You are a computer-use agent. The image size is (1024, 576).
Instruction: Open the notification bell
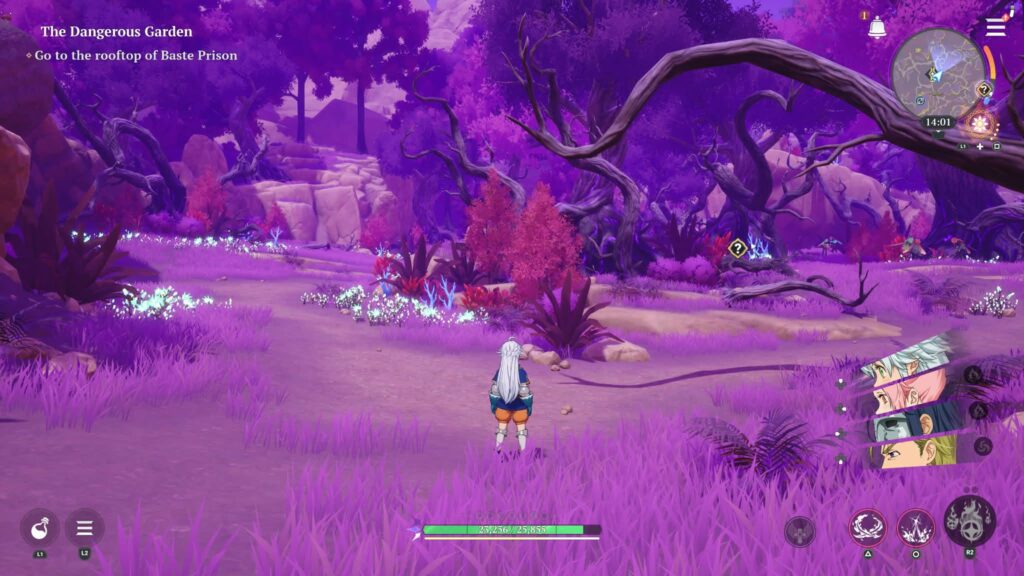[877, 28]
